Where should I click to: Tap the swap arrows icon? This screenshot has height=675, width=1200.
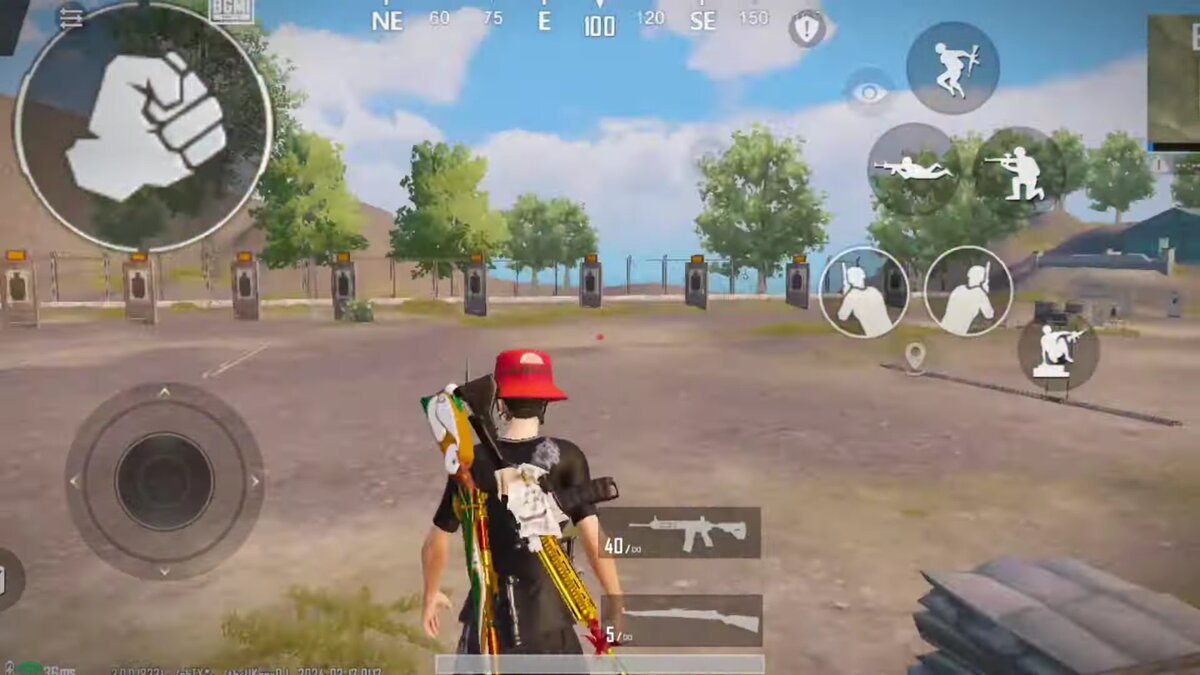point(70,17)
